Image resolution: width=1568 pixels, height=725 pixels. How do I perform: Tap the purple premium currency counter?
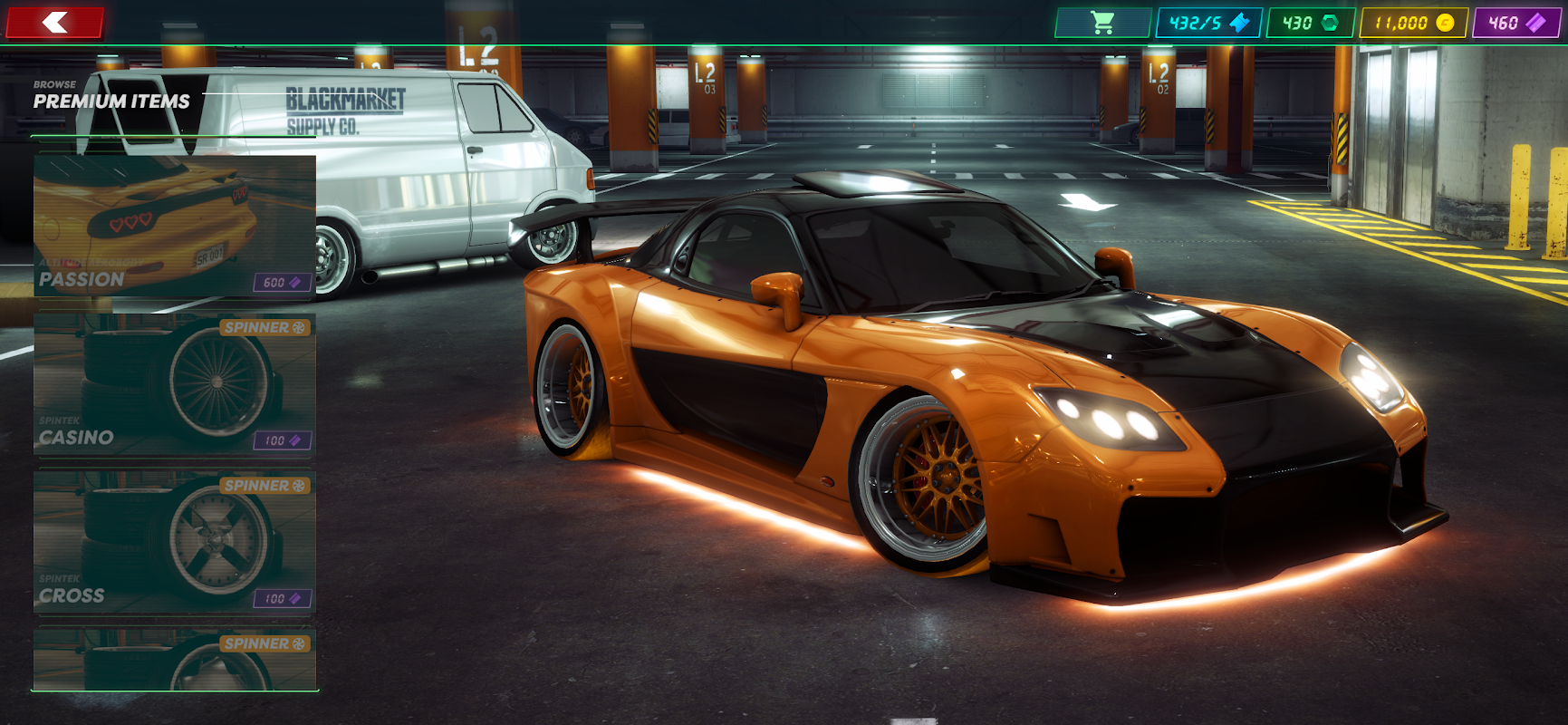(x=1516, y=23)
